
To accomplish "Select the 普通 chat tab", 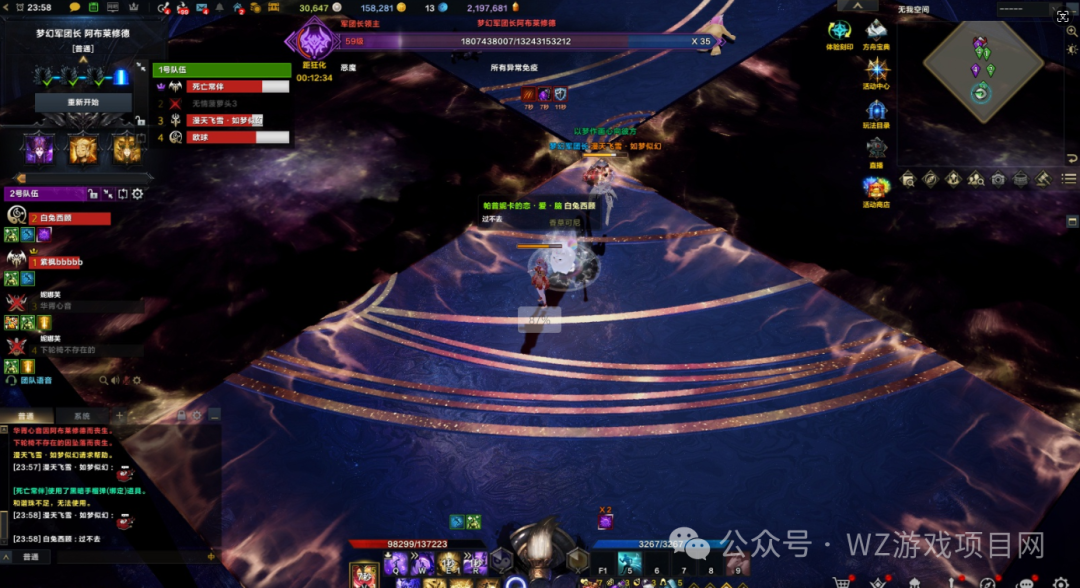I will [27, 416].
